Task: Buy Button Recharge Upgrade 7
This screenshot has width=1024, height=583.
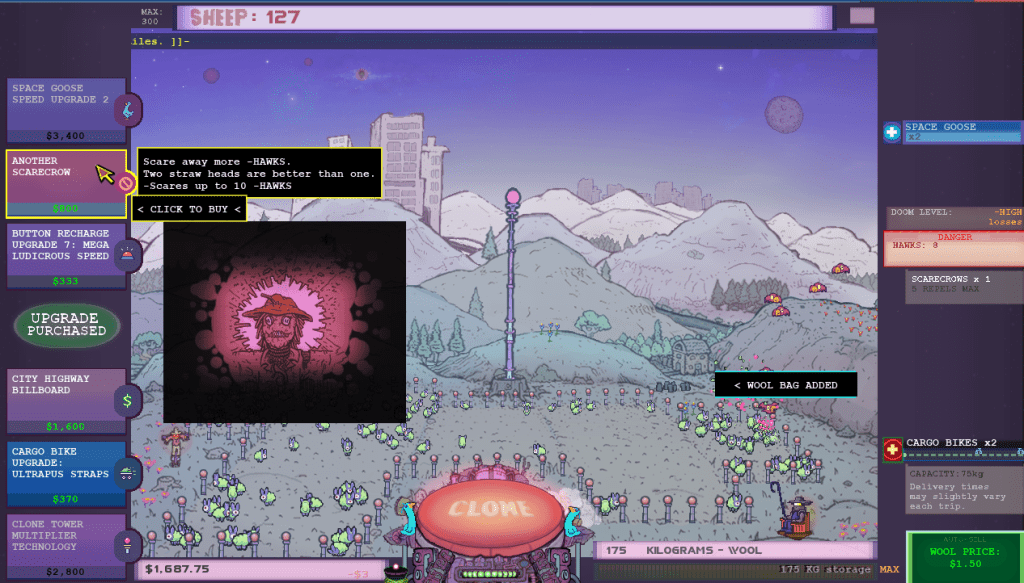Action: pos(66,256)
